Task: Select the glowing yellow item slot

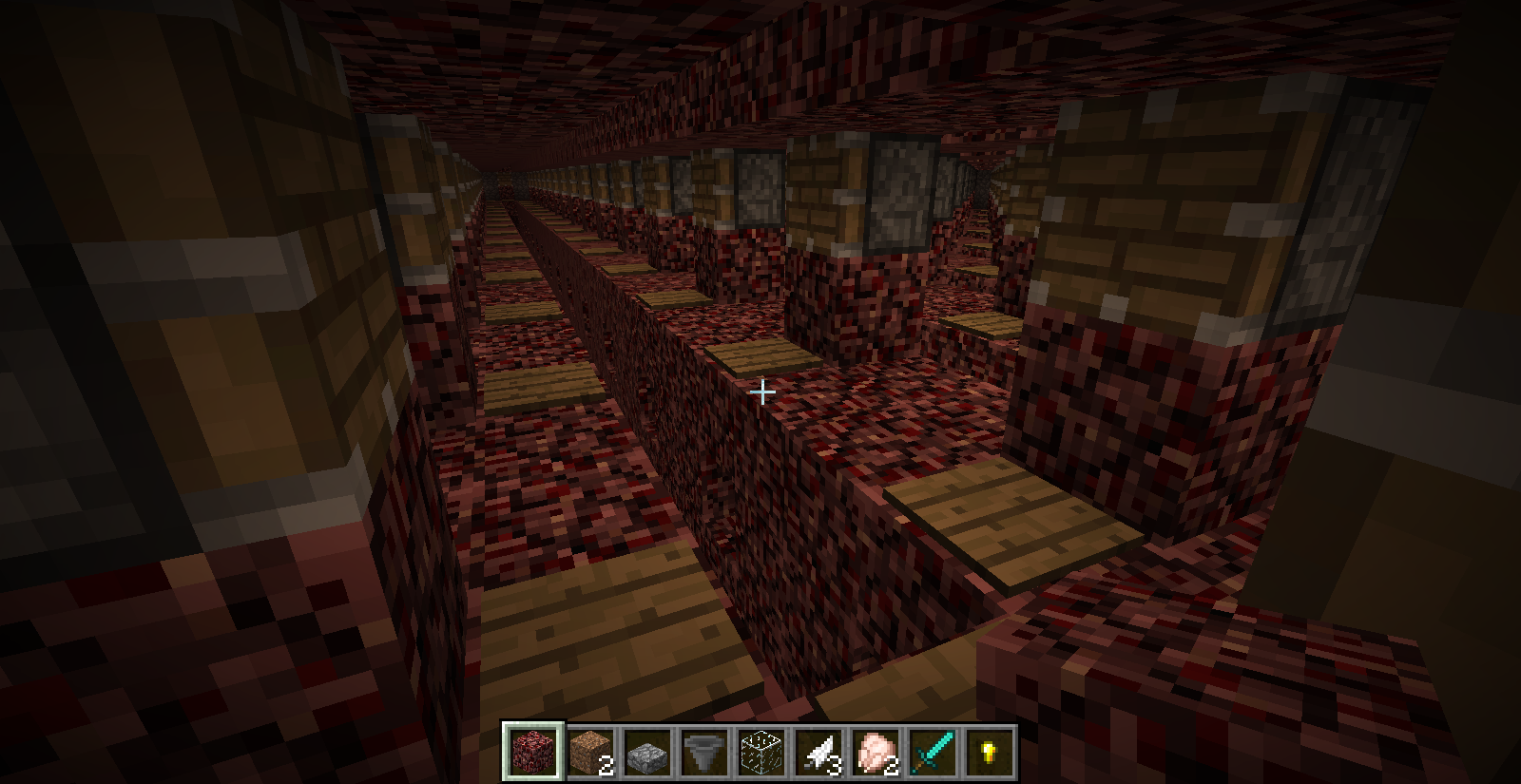Action: 990,753
